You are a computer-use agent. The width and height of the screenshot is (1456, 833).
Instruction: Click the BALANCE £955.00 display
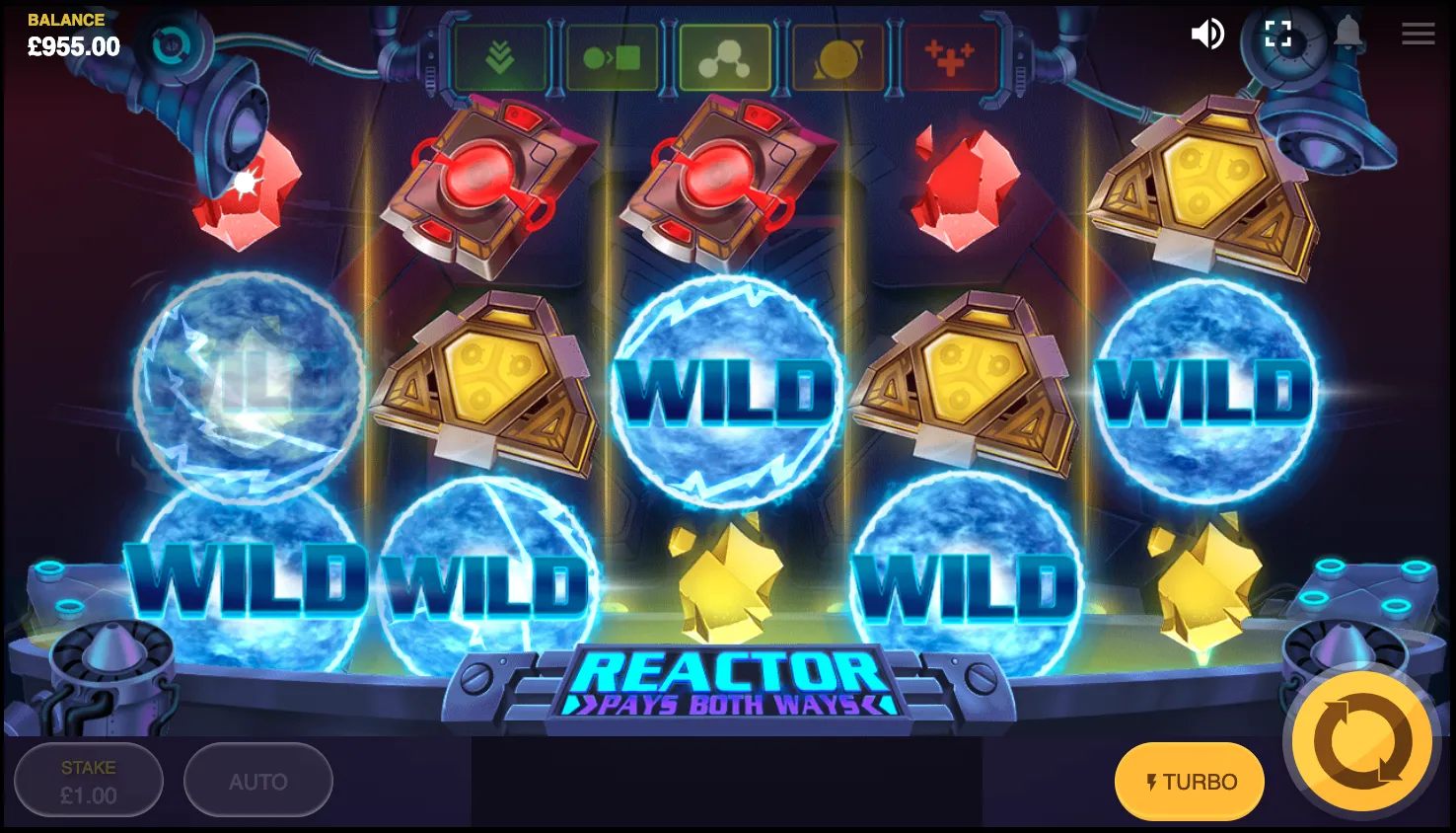(x=65, y=34)
